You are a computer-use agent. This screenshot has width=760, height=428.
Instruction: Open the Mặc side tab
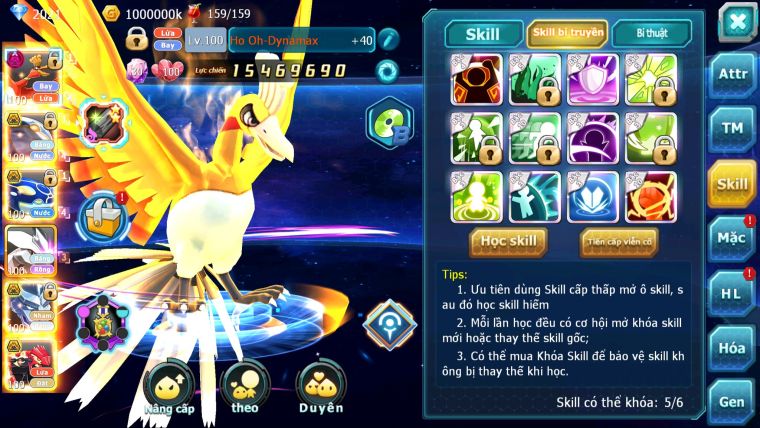point(732,238)
